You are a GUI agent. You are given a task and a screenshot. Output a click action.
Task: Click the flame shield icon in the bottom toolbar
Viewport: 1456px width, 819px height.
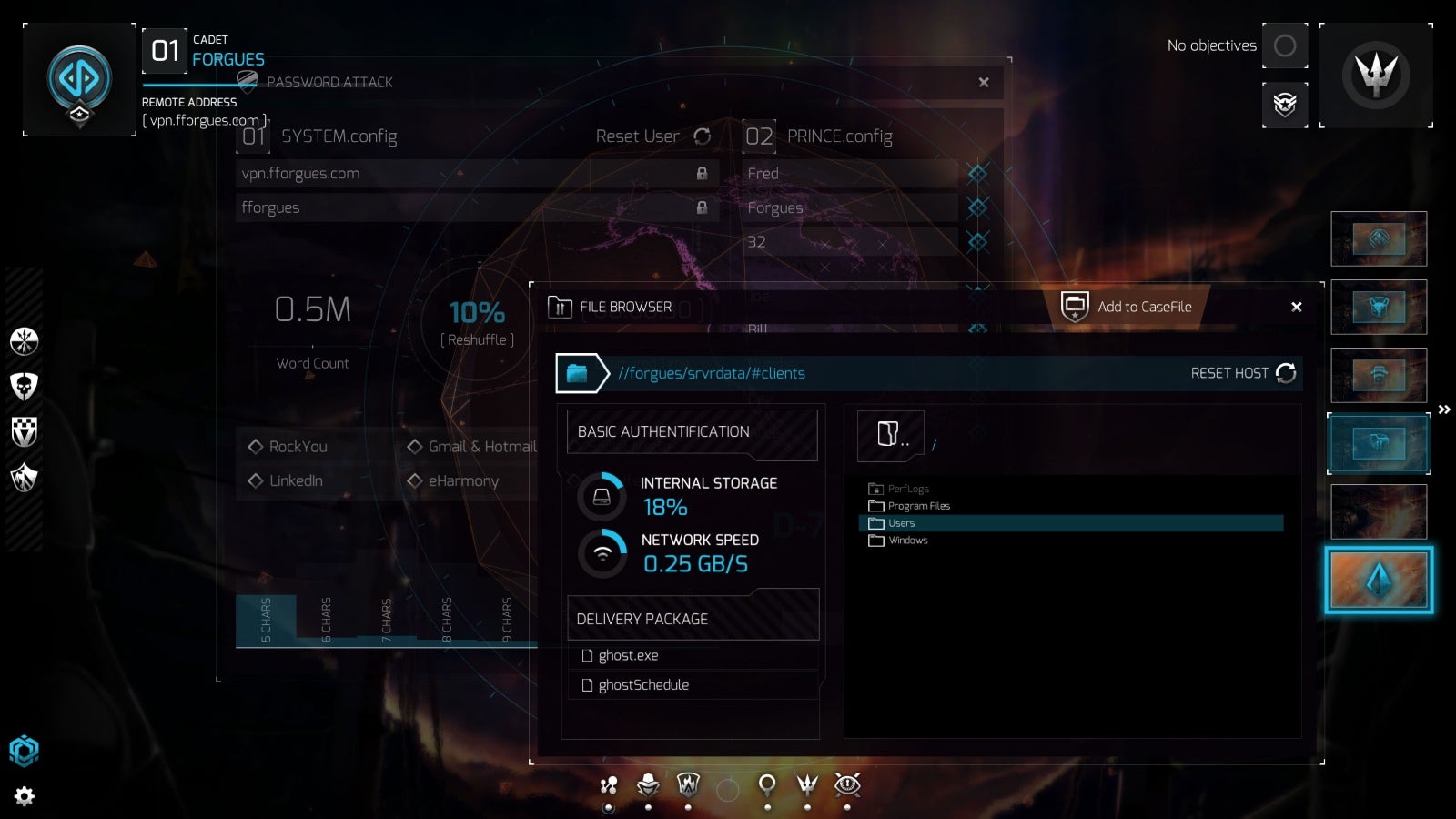click(x=685, y=785)
